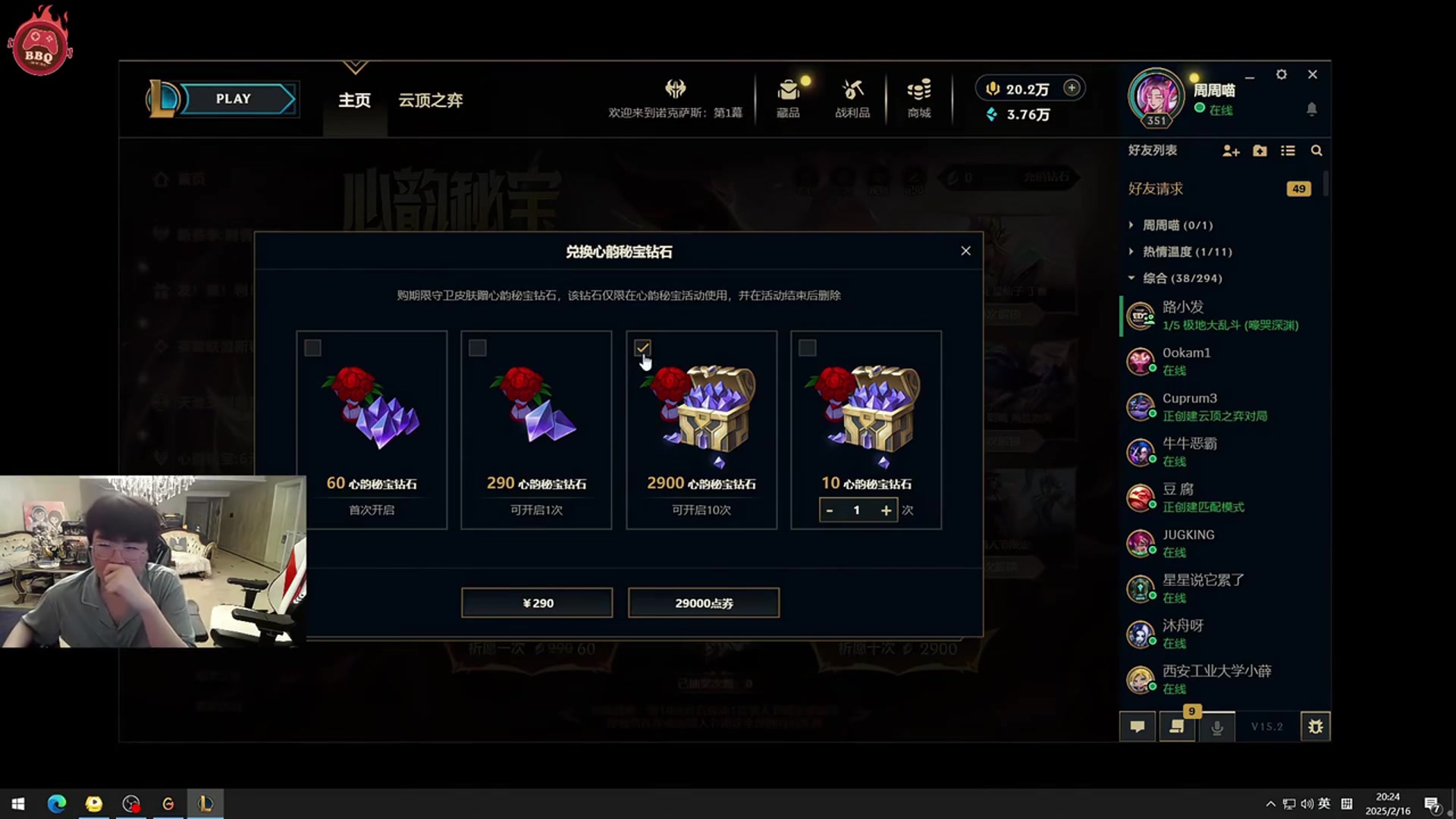Mute voice with microphone icon

tap(1216, 726)
